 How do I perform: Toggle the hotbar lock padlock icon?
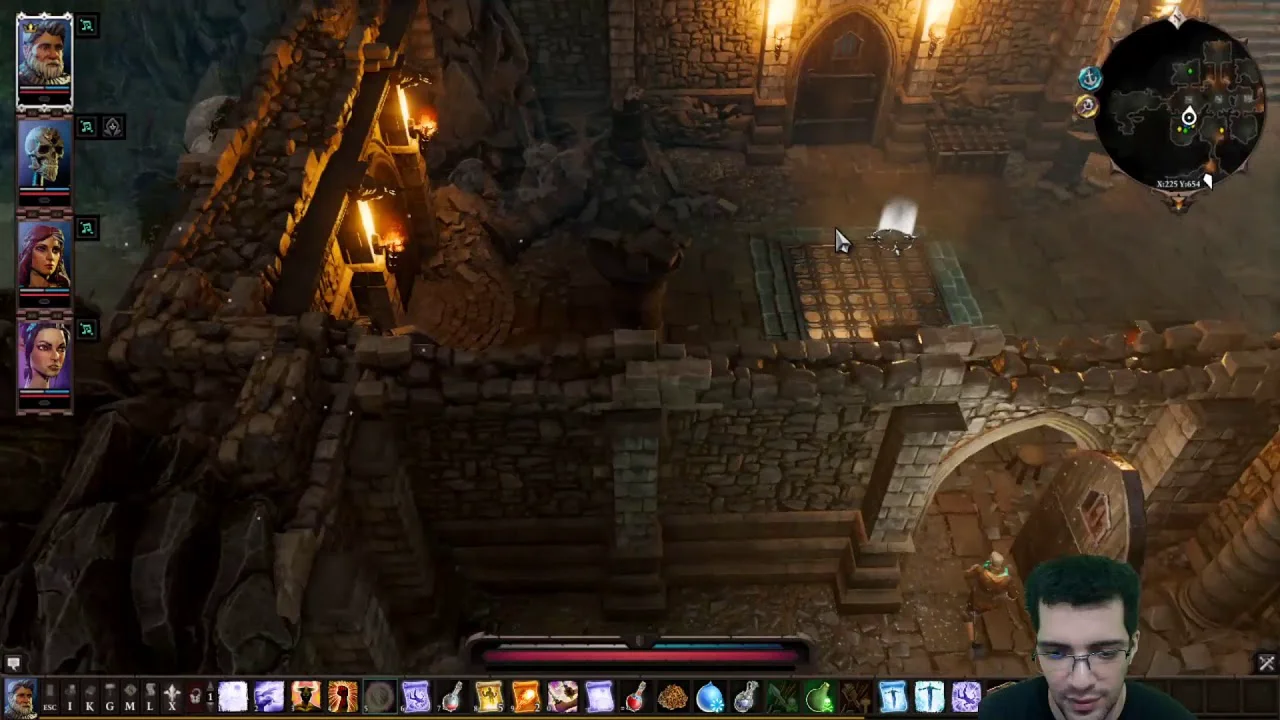pos(196,697)
